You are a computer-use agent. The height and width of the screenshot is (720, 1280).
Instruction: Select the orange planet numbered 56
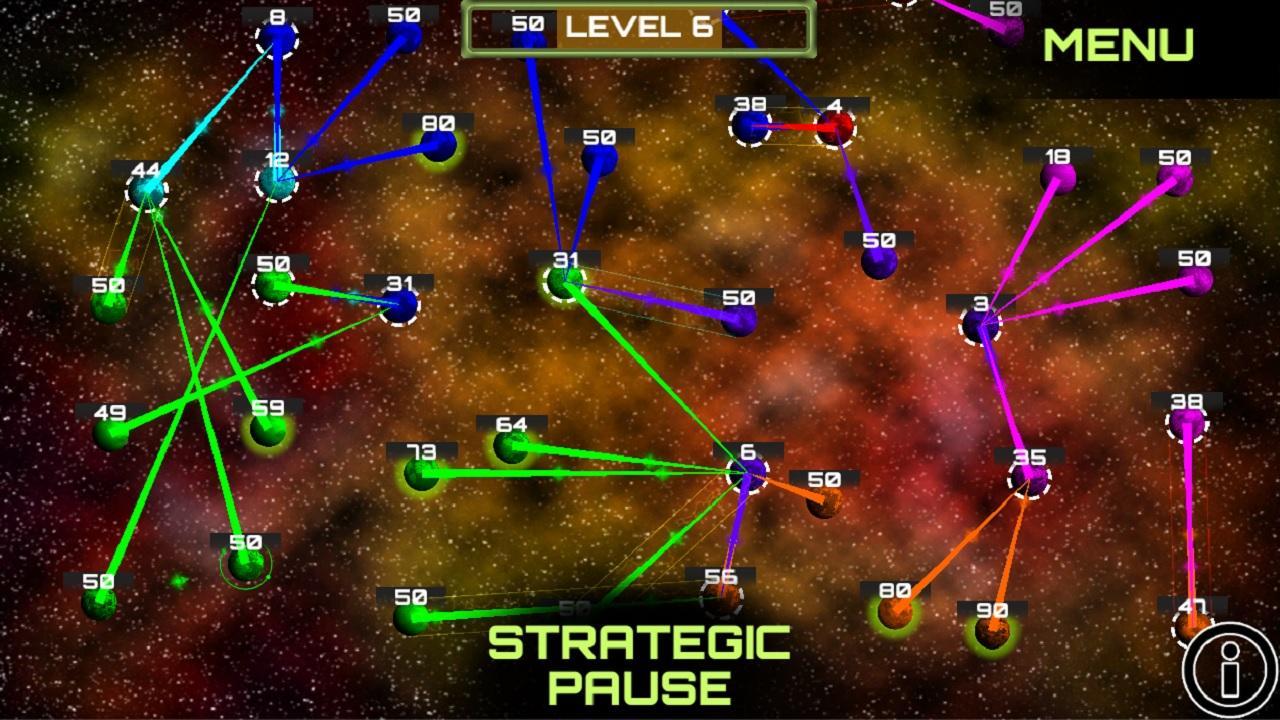coord(721,598)
